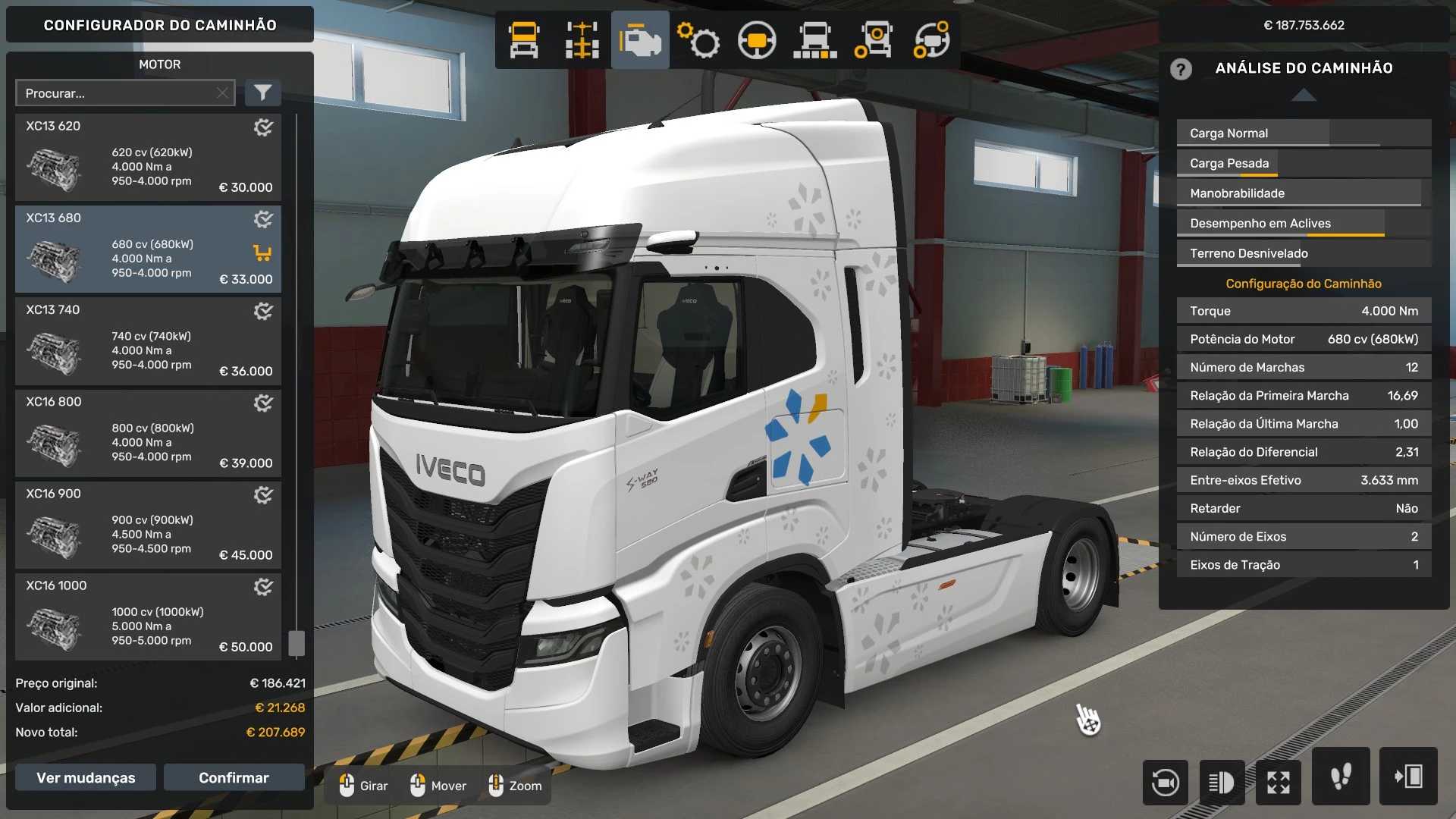Viewport: 1456px width, 819px height.
Task: Open the engine list filter
Action: (x=262, y=93)
